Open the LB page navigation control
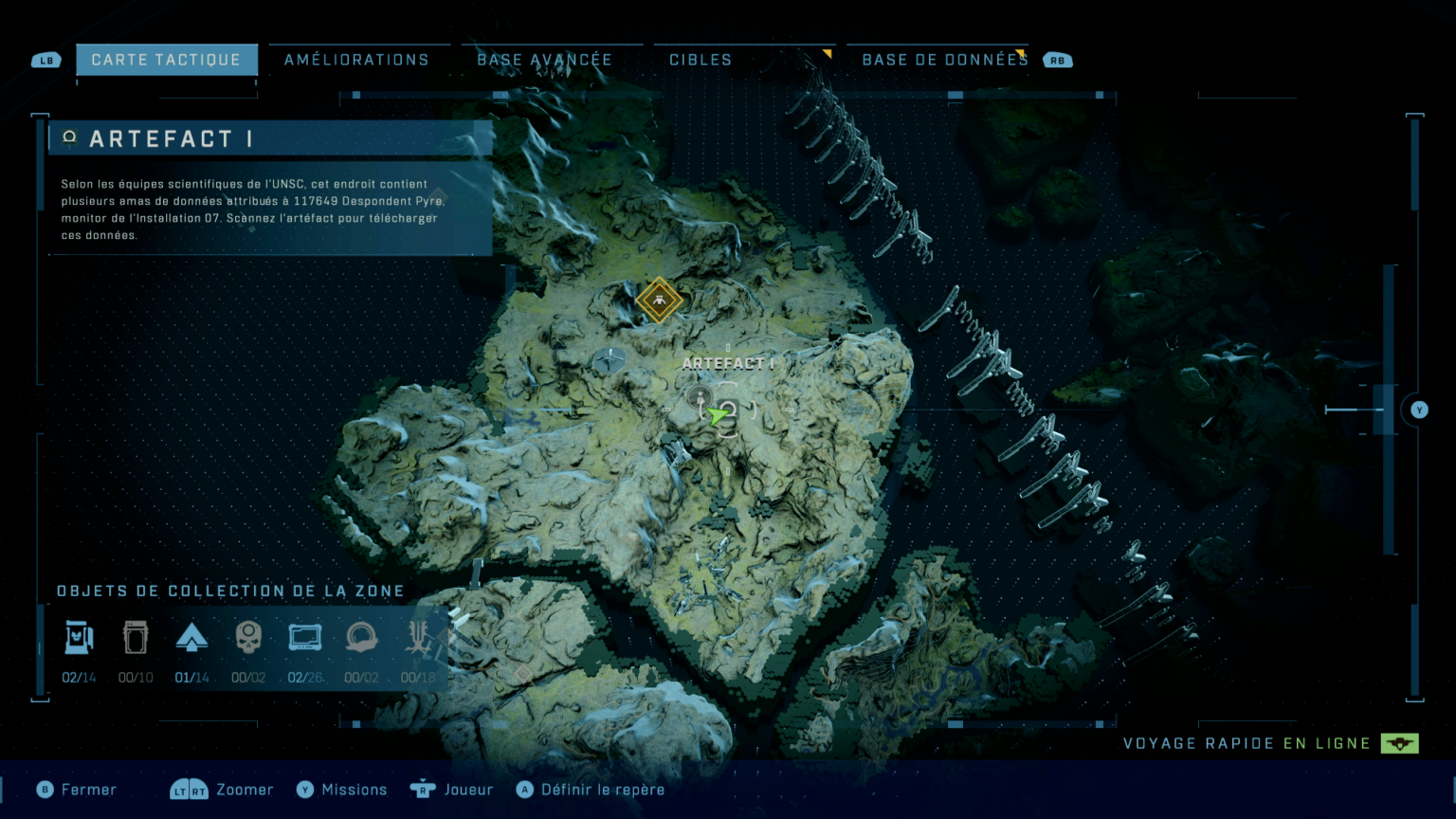The image size is (1456, 819). (x=46, y=59)
